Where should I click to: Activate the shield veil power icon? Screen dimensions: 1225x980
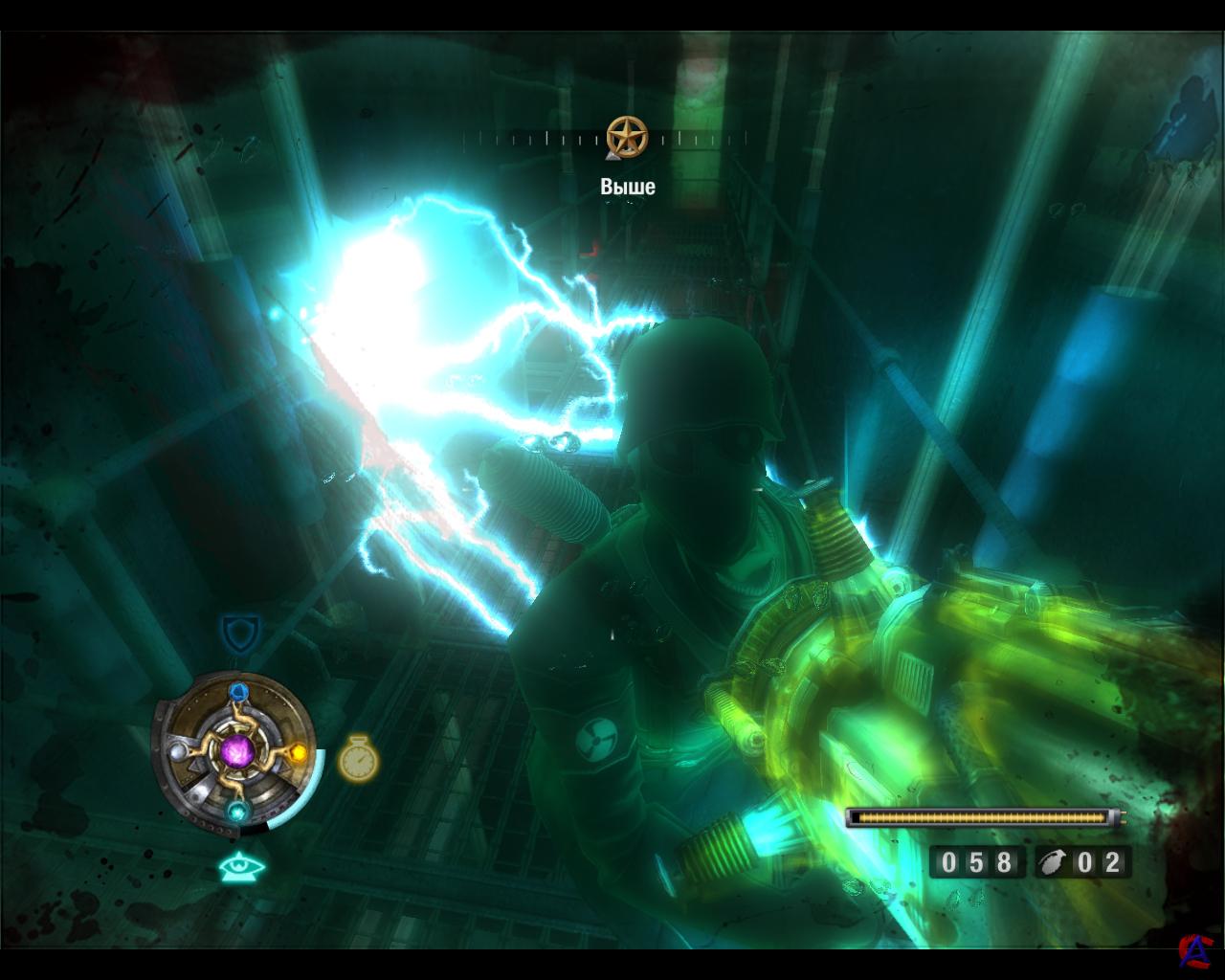[x=234, y=633]
